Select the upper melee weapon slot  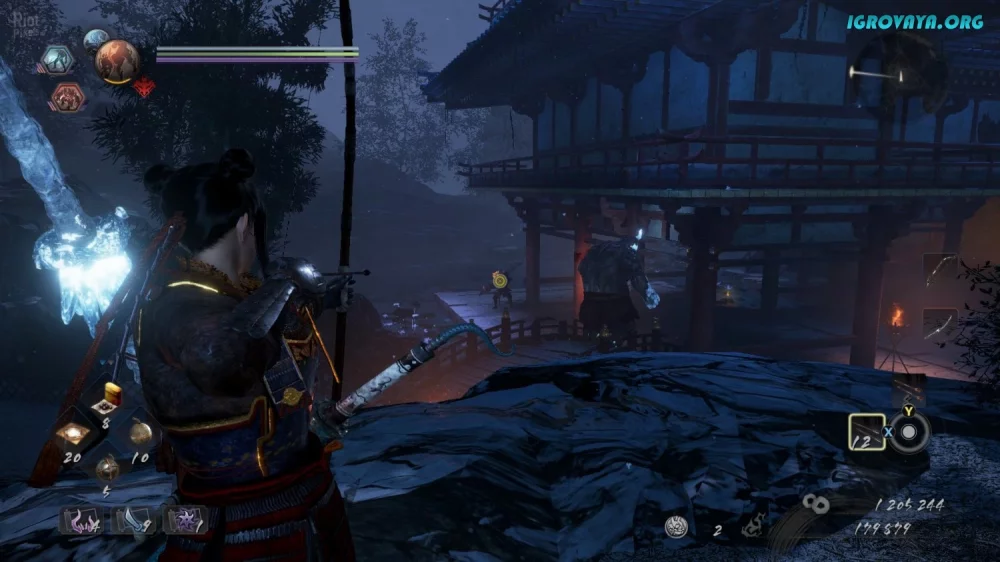(x=939, y=271)
